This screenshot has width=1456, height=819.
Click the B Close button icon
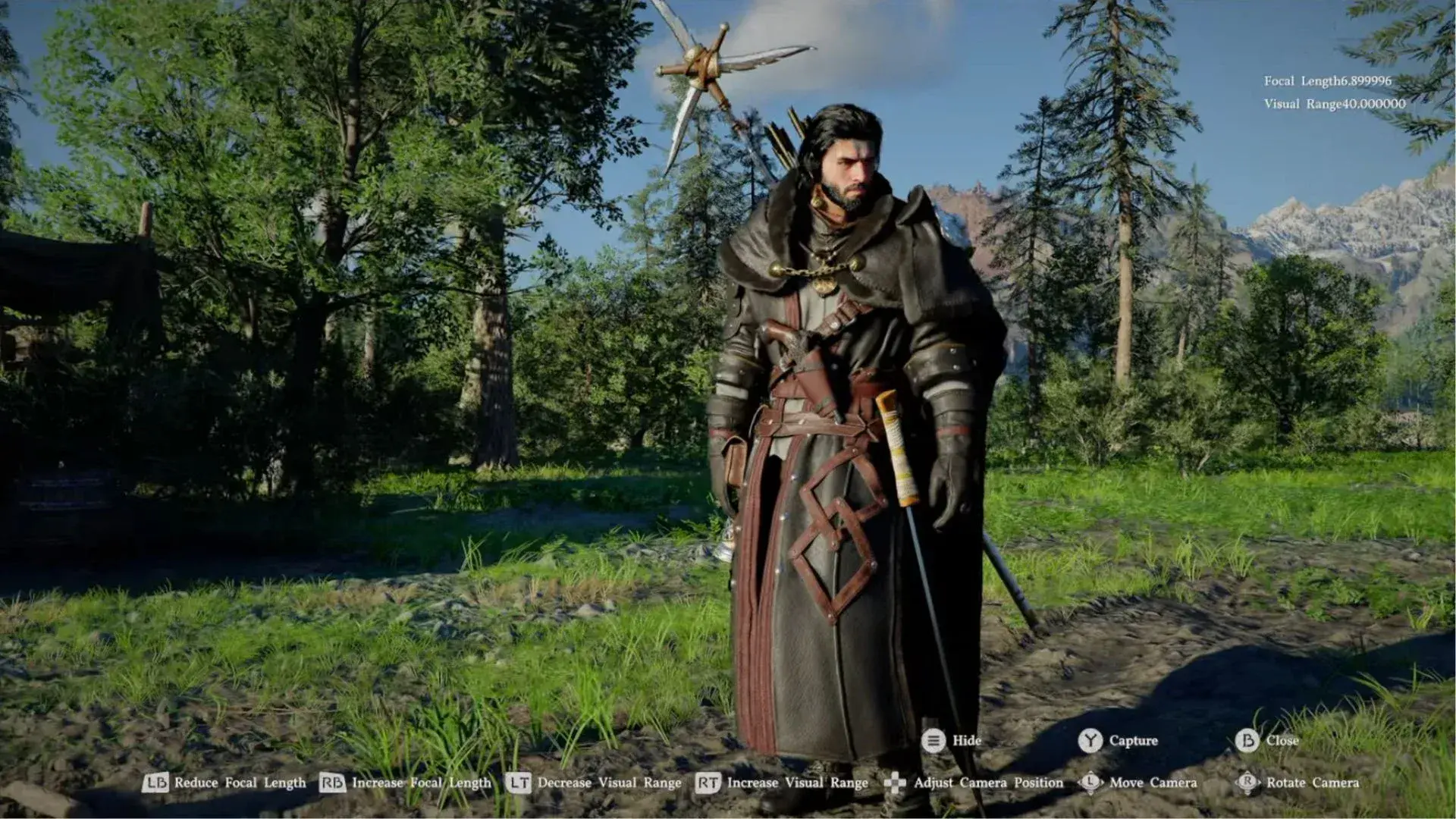point(1248,741)
